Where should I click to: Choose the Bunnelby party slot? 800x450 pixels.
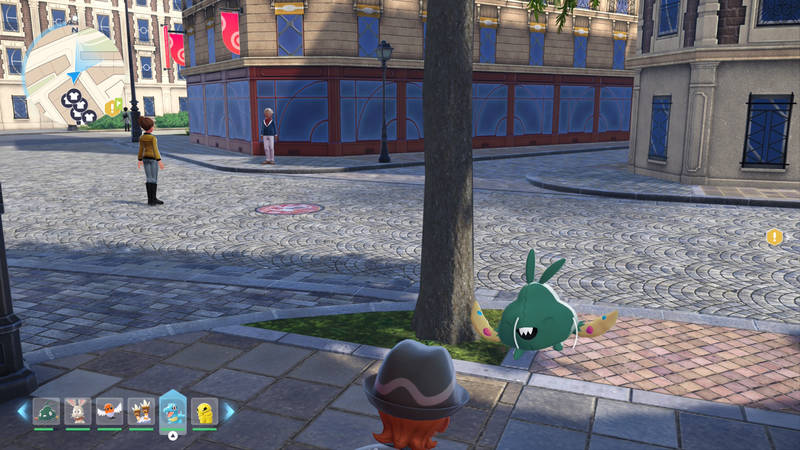tap(77, 411)
